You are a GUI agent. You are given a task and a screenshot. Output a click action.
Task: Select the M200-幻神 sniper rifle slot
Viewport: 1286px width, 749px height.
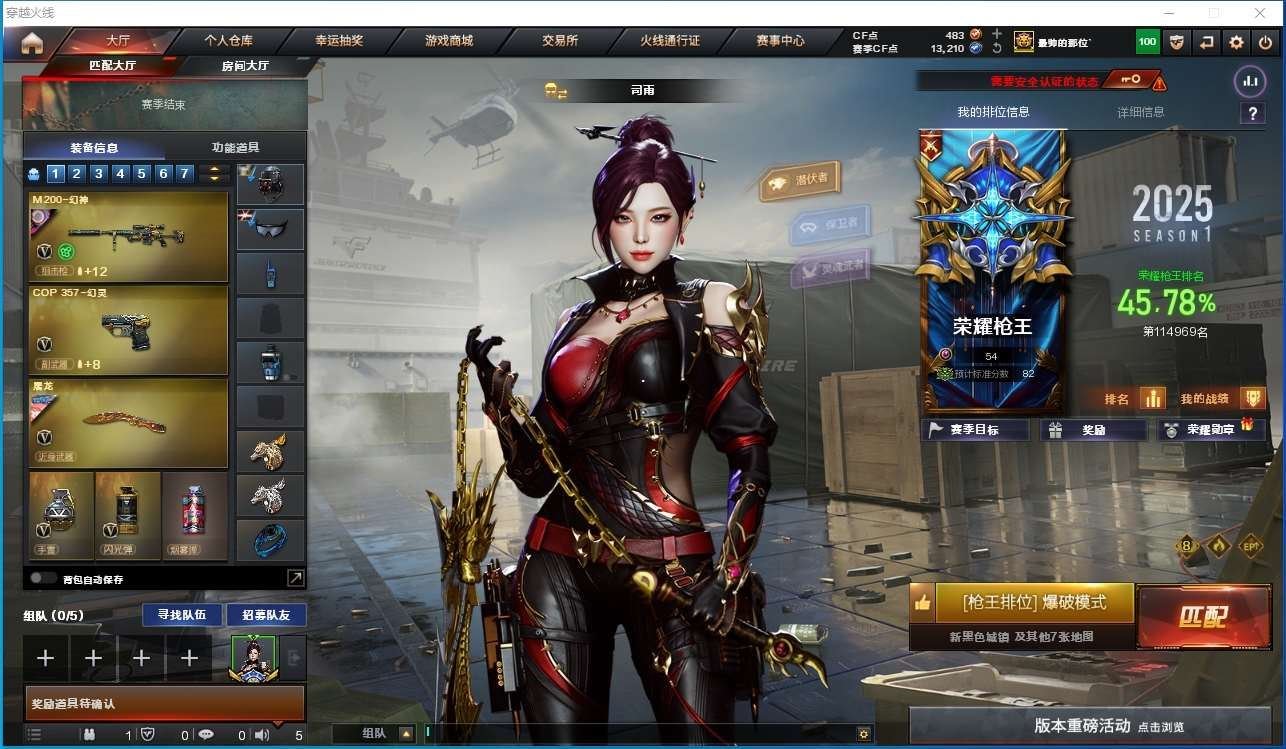[129, 236]
